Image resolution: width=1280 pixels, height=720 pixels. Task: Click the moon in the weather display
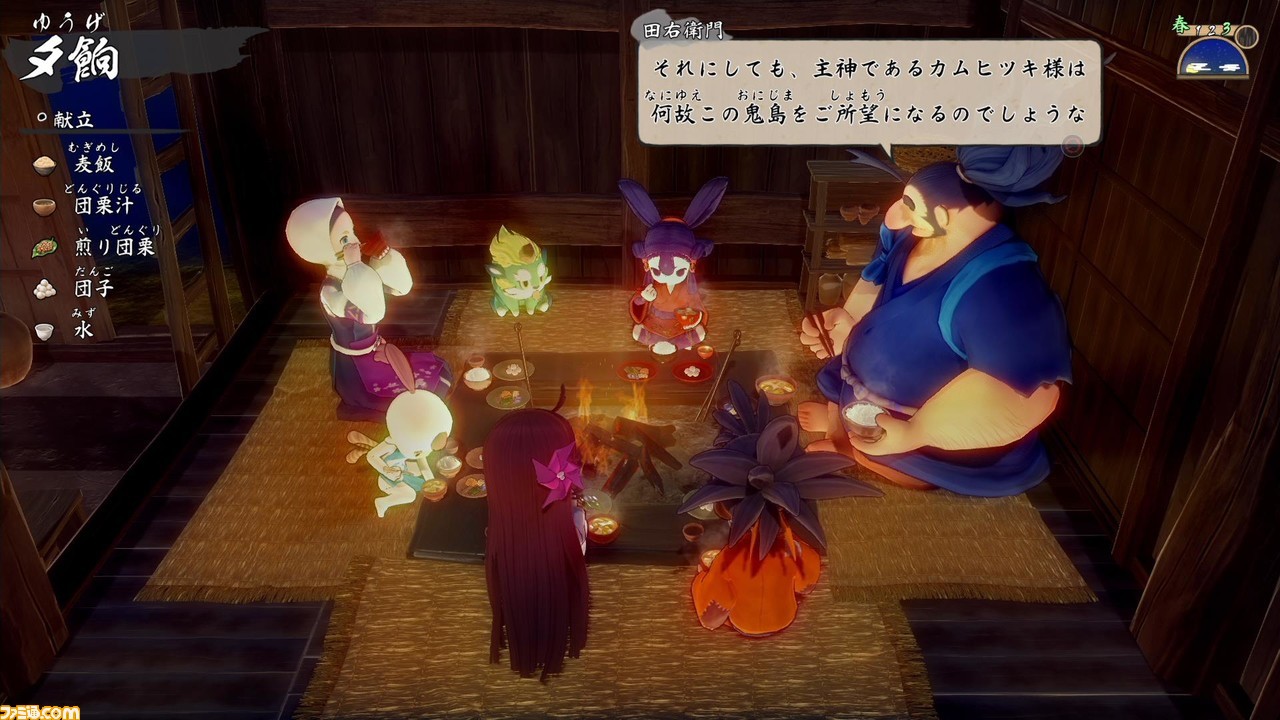1193,69
